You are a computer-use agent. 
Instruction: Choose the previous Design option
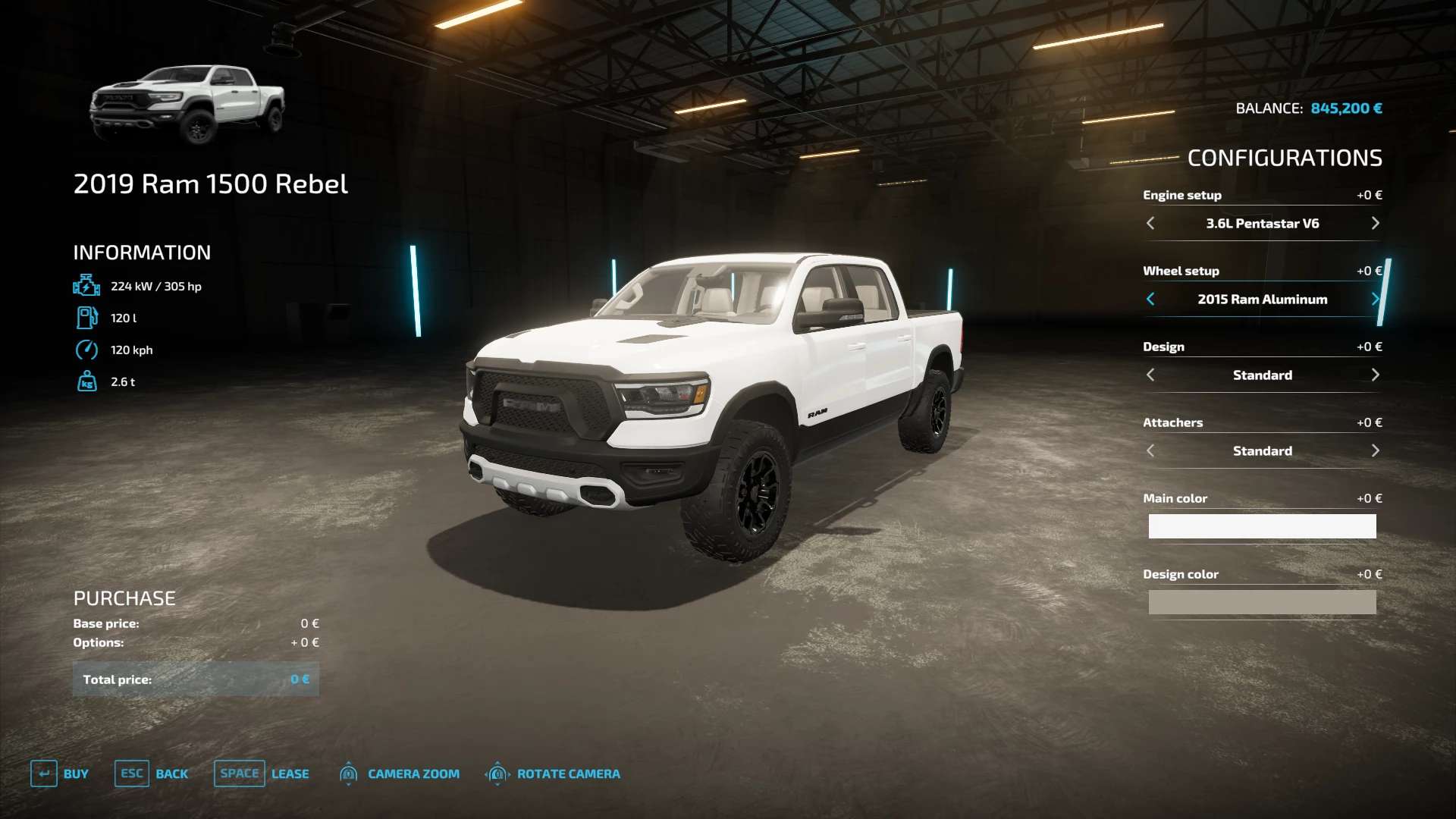1150,375
